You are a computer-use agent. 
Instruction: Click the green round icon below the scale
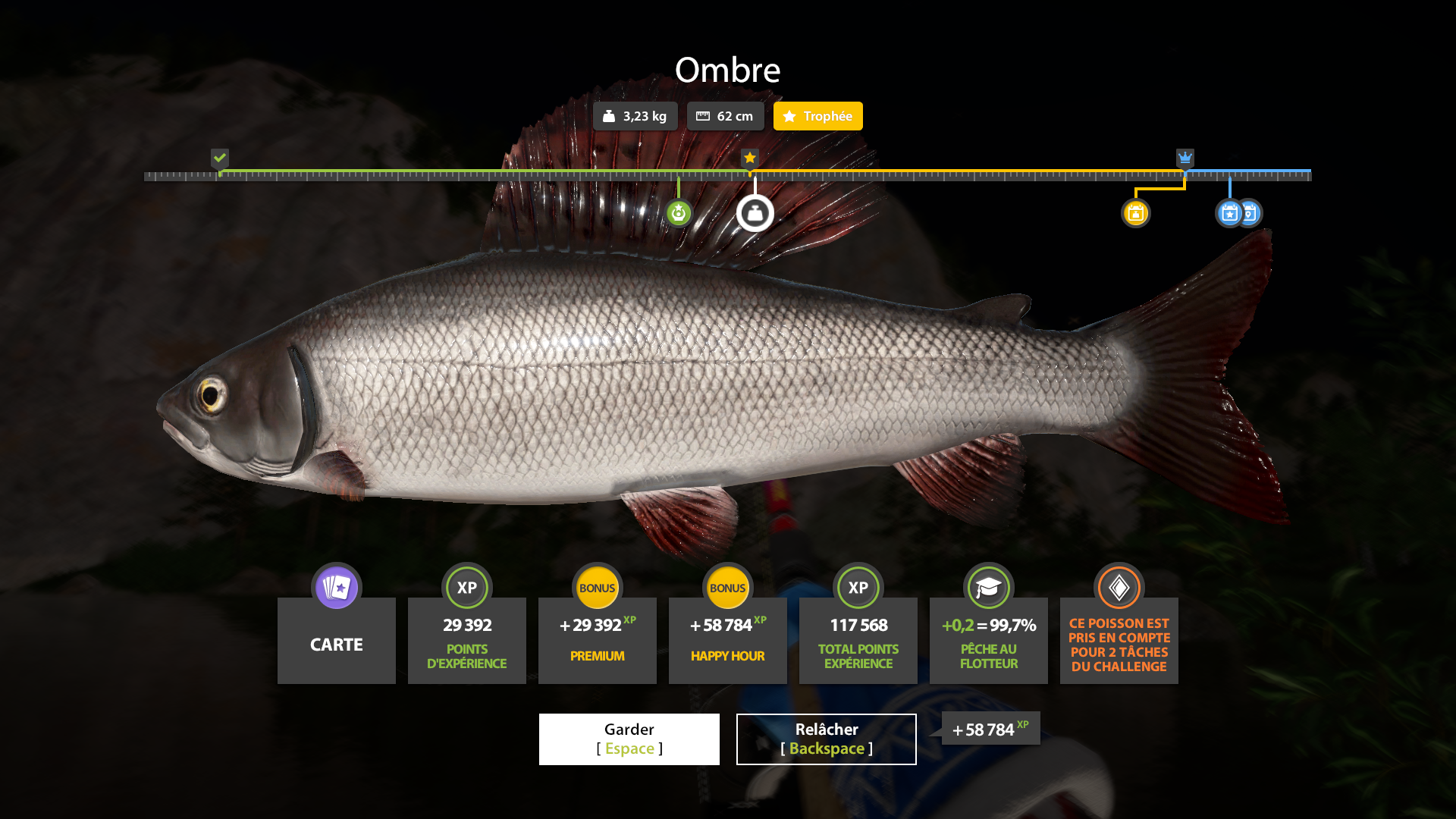[x=679, y=213]
